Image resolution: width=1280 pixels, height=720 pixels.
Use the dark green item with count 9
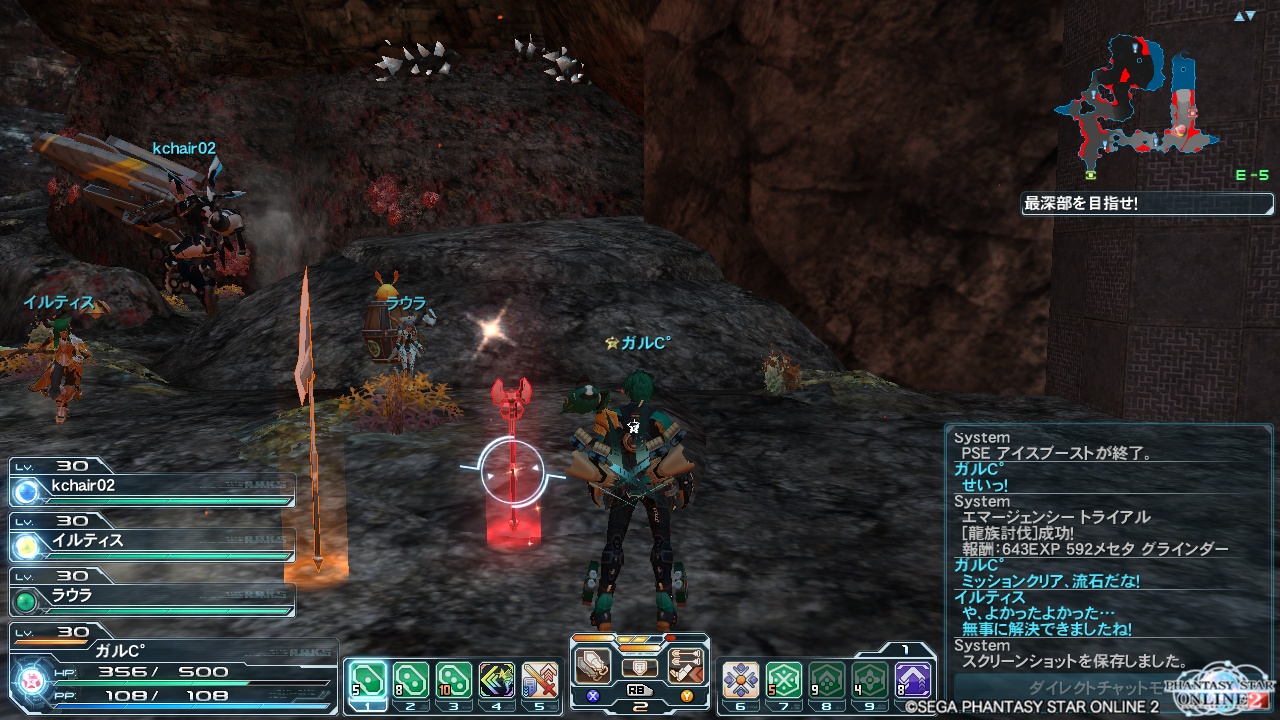pos(827,680)
